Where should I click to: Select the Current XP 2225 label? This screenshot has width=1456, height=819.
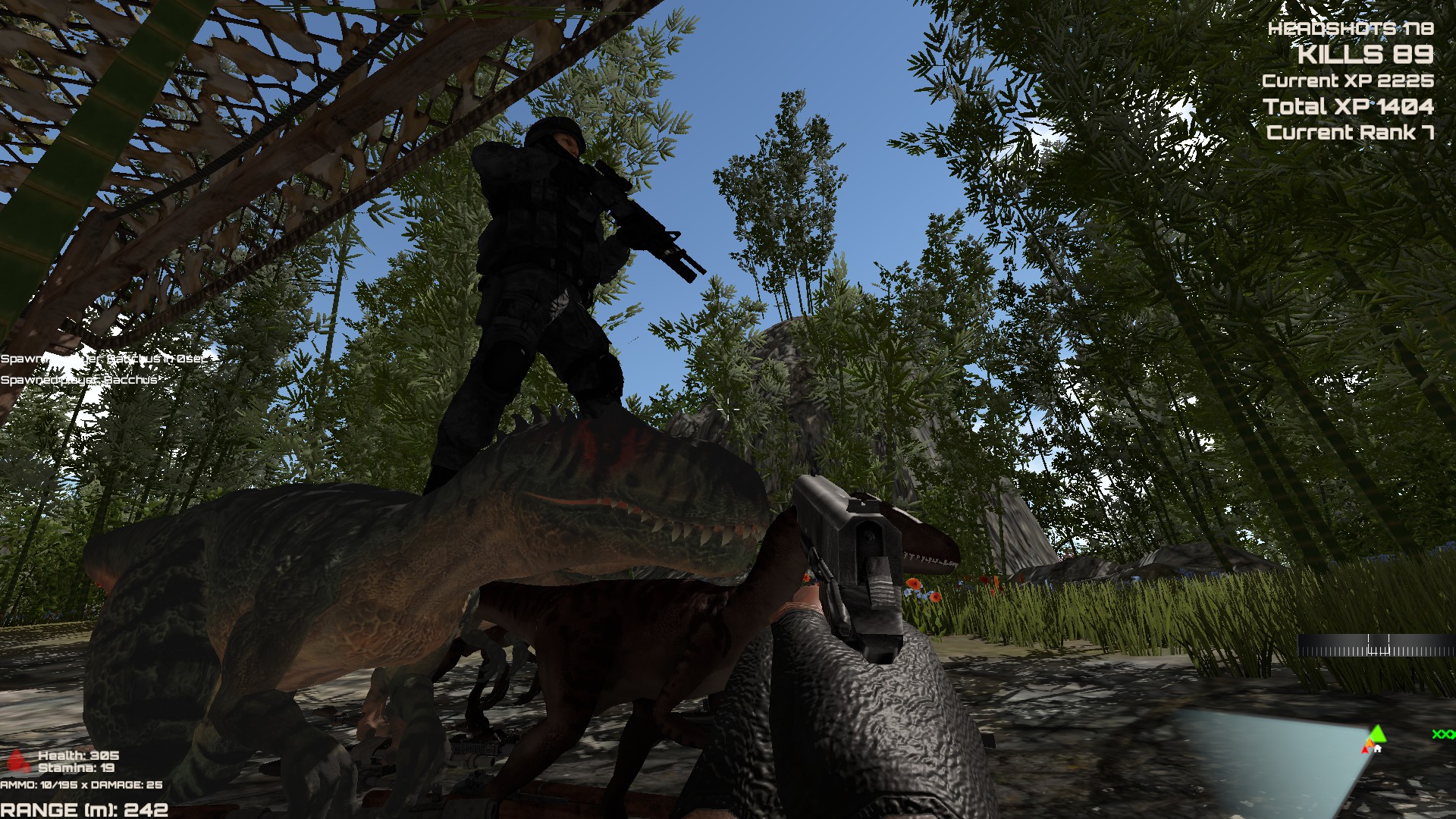1350,81
